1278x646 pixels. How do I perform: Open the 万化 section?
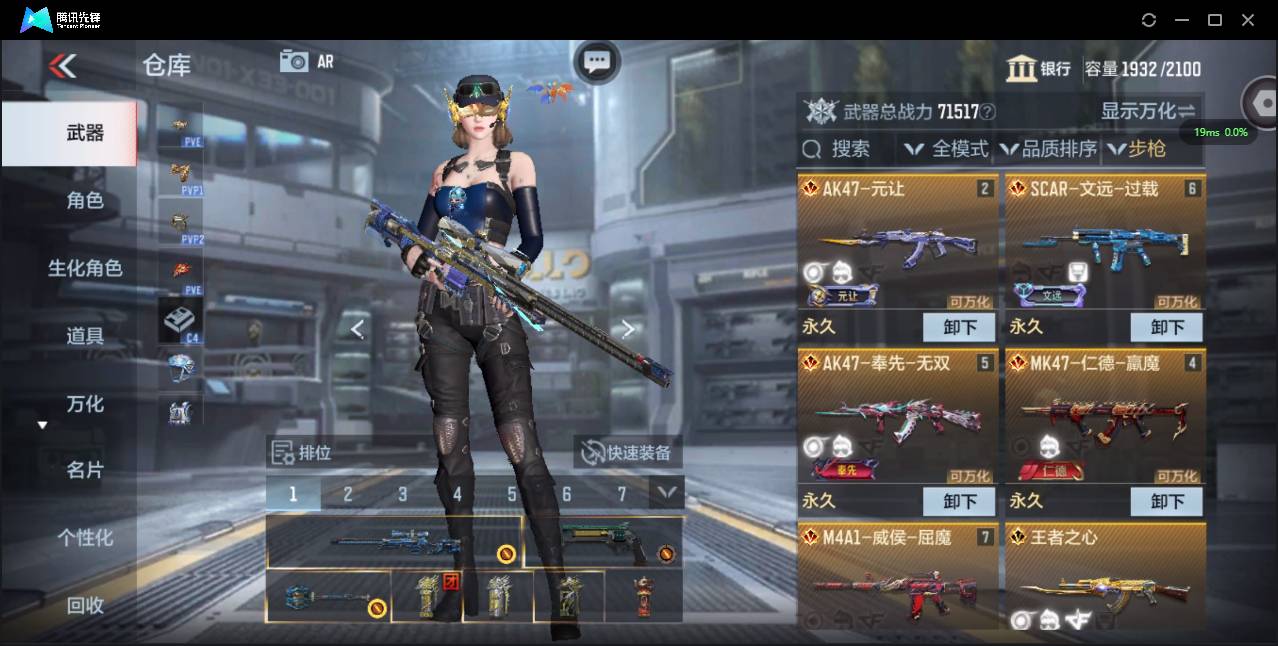(84, 404)
